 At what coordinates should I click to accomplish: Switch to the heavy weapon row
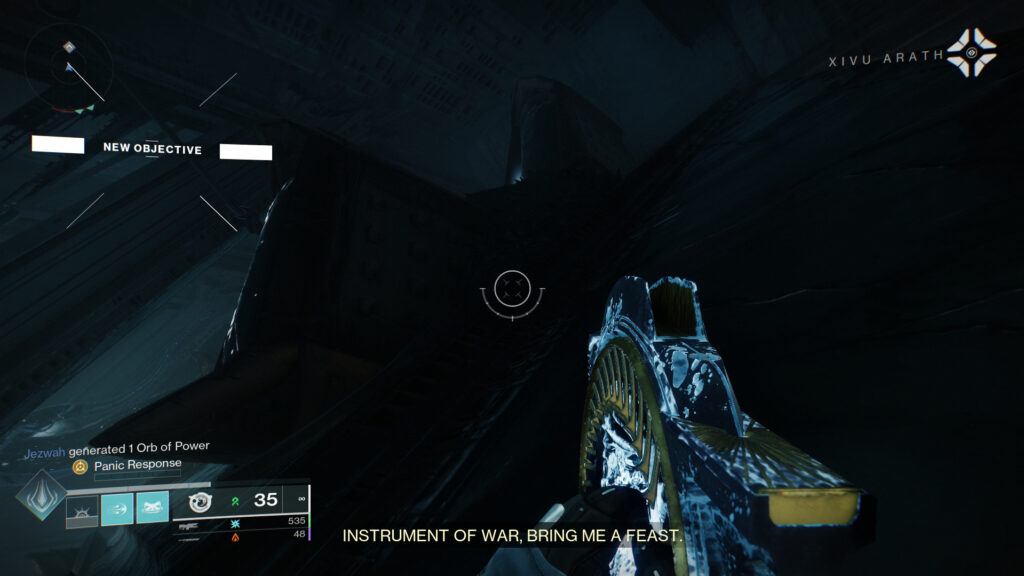pyautogui.click(x=240, y=536)
